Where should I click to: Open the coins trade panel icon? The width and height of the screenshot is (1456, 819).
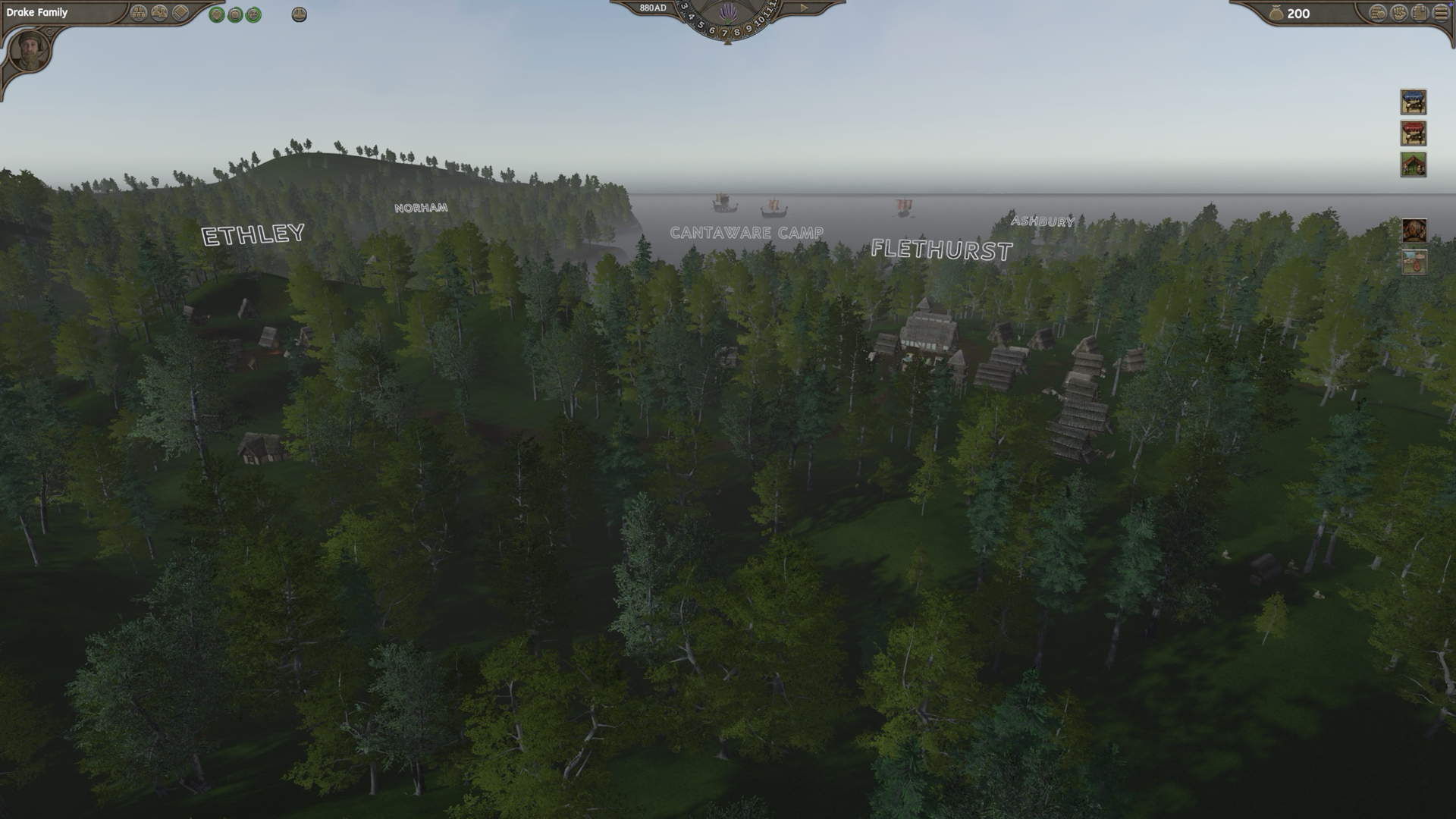click(x=1379, y=13)
